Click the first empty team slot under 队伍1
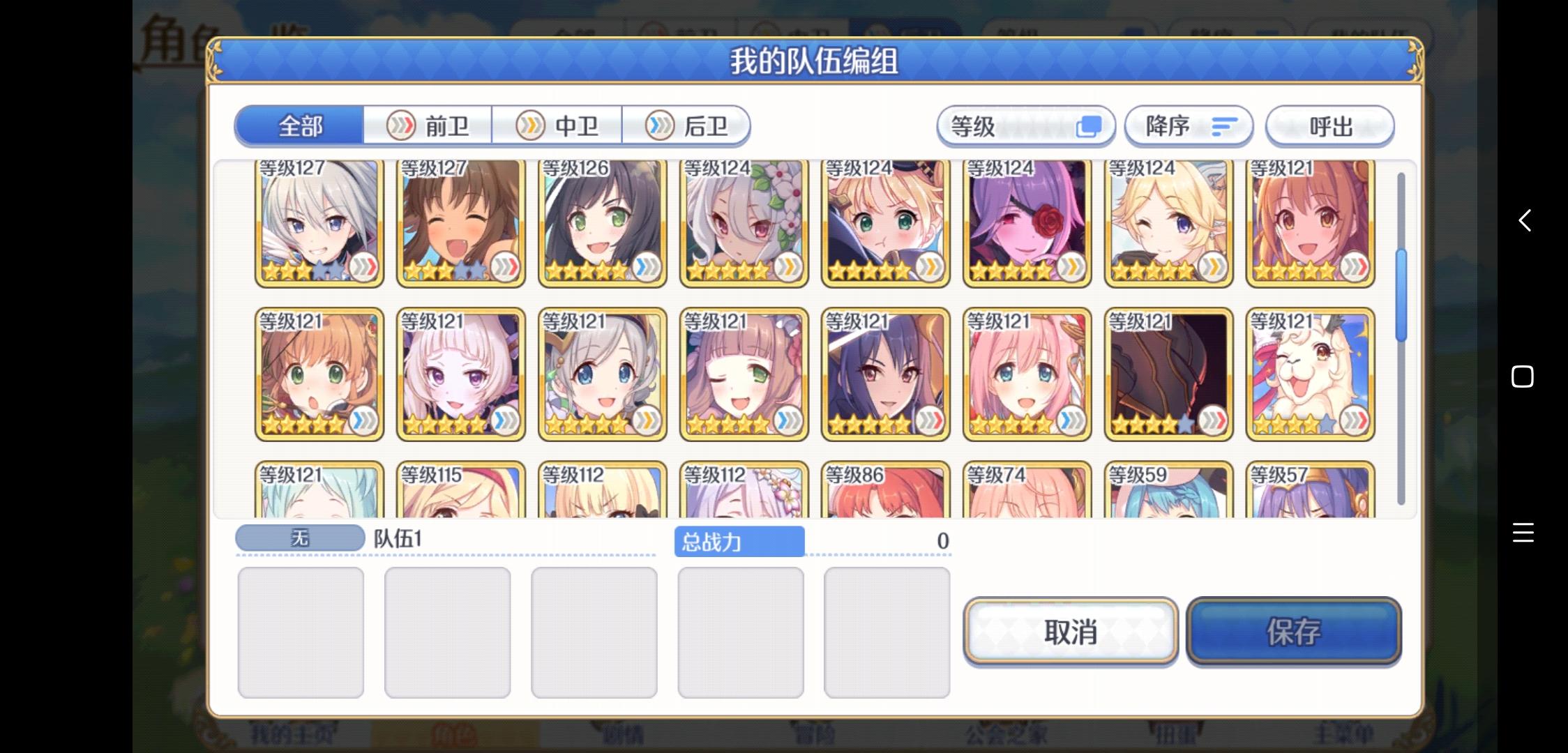 [x=301, y=631]
